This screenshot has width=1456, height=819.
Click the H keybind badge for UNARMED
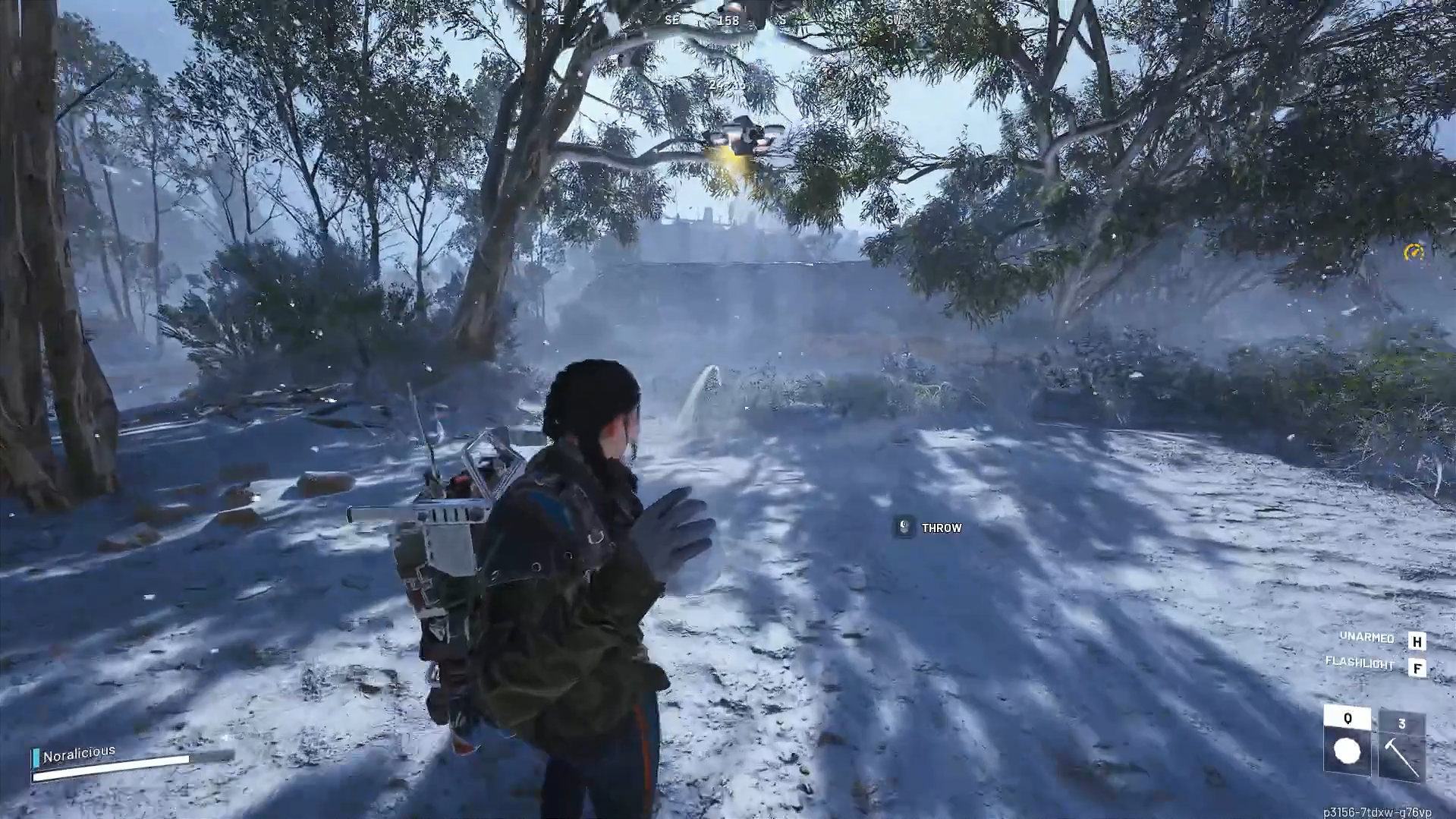click(1416, 641)
